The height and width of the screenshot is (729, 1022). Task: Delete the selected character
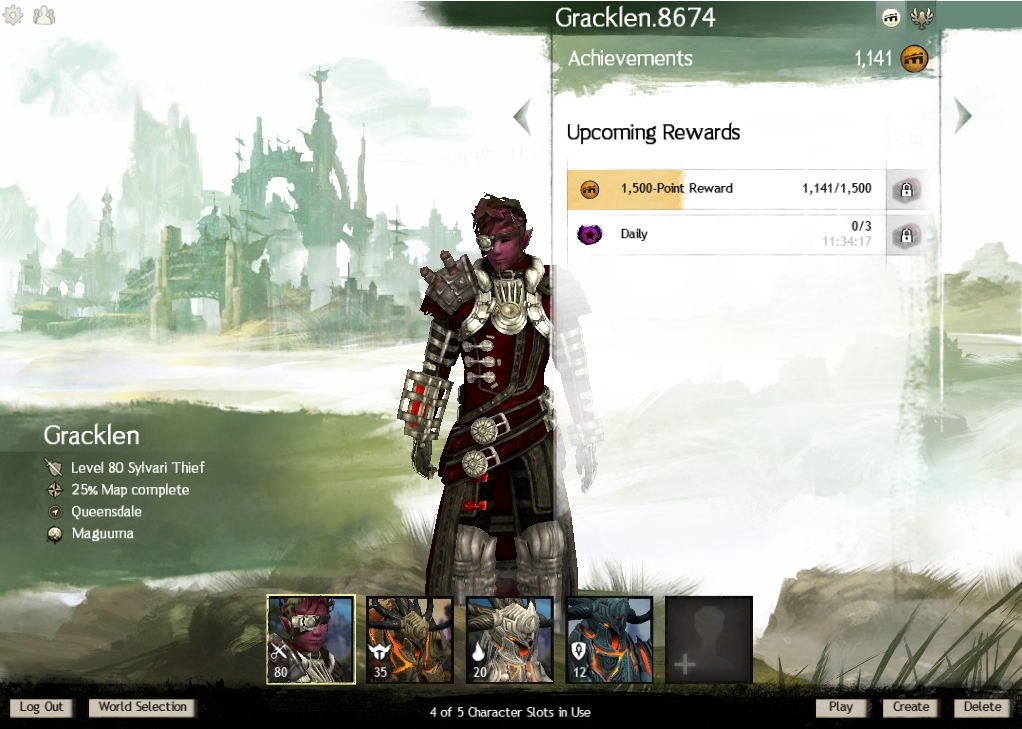[x=981, y=707]
